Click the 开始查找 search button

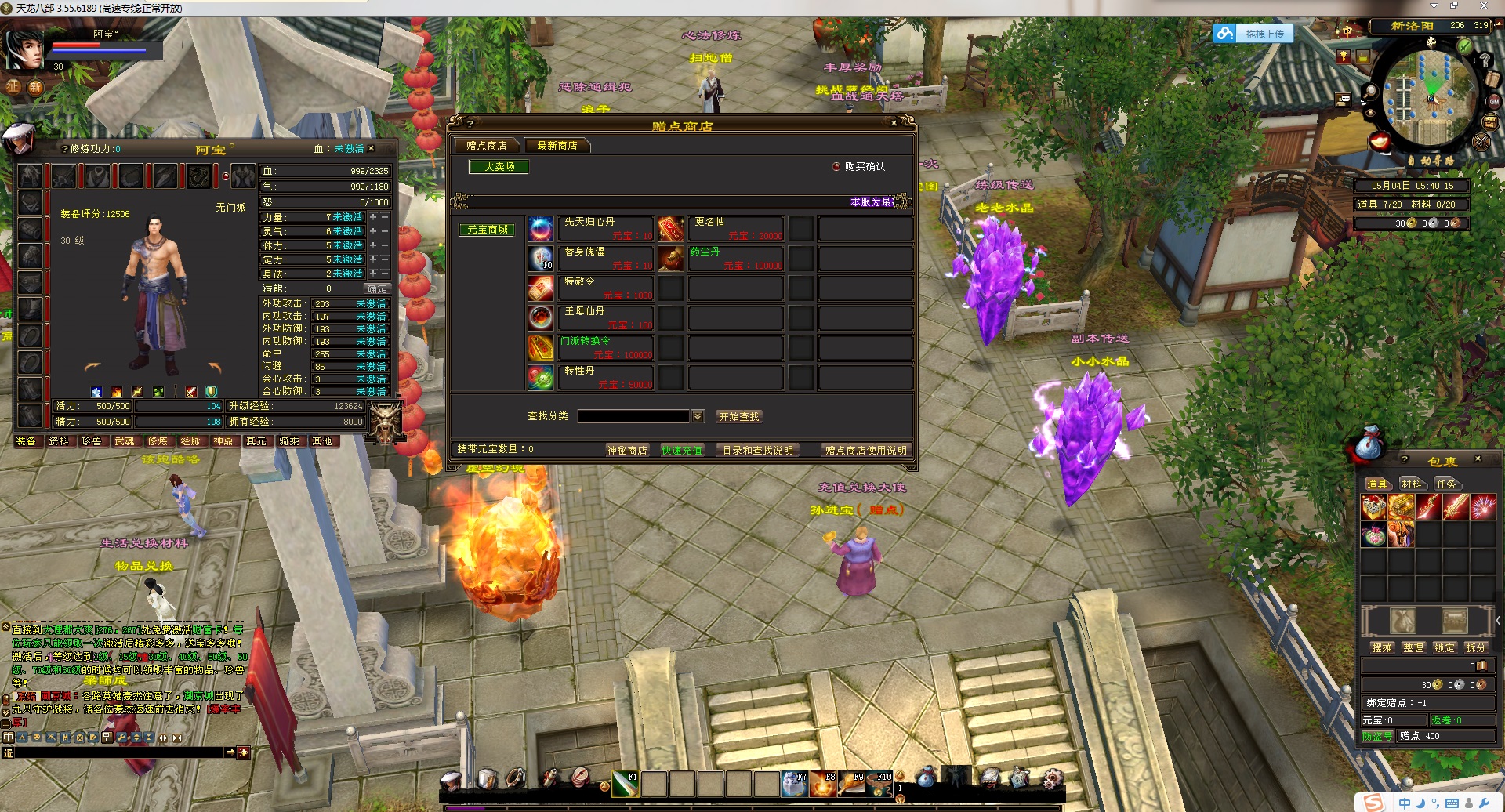739,417
